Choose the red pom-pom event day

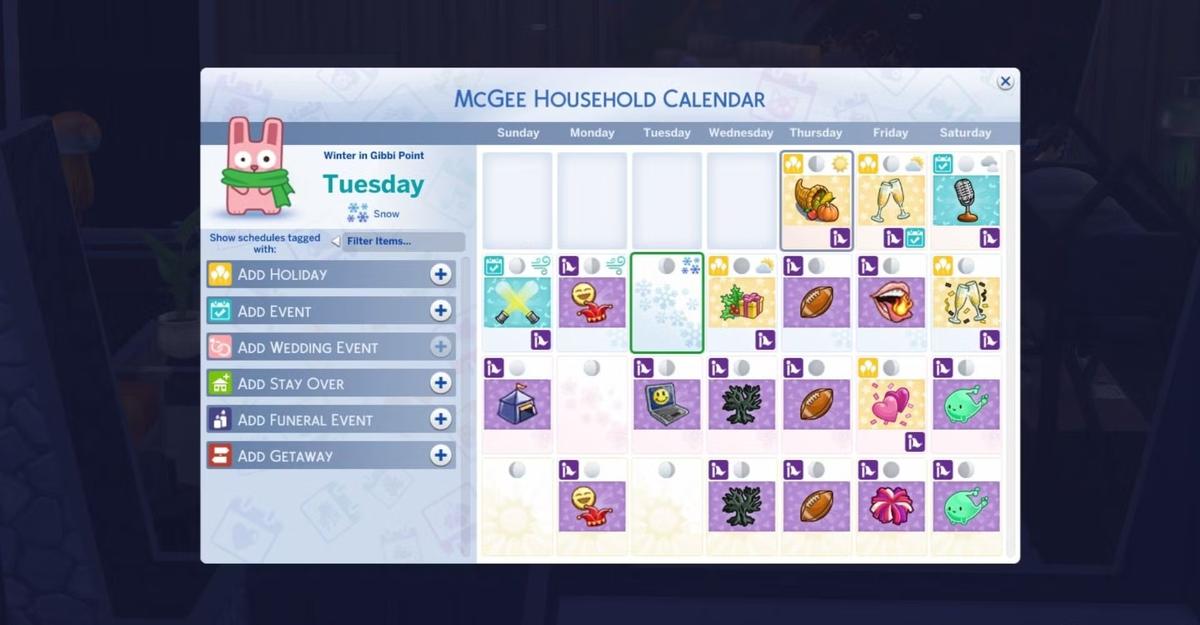(x=891, y=506)
